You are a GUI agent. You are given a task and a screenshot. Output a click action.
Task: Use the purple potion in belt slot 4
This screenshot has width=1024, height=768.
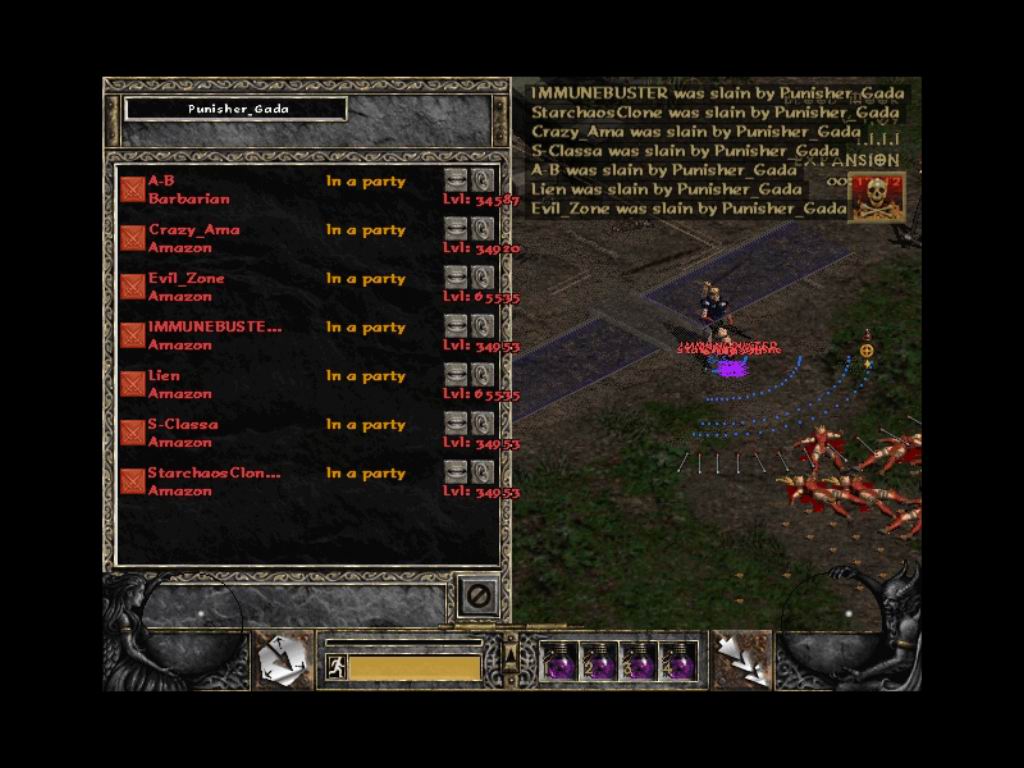[x=678, y=662]
